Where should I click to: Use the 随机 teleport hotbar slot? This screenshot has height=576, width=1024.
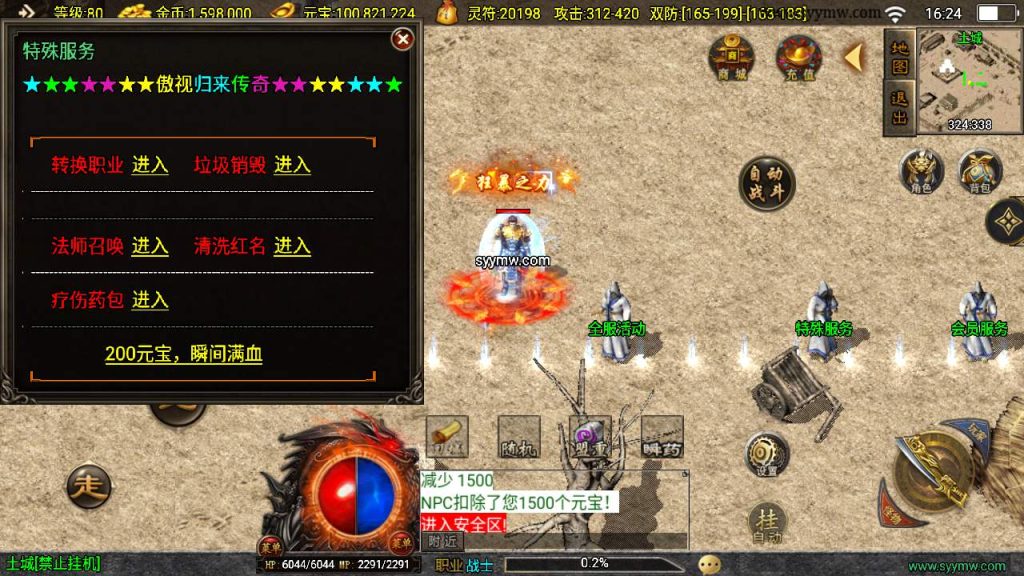pyautogui.click(x=519, y=437)
